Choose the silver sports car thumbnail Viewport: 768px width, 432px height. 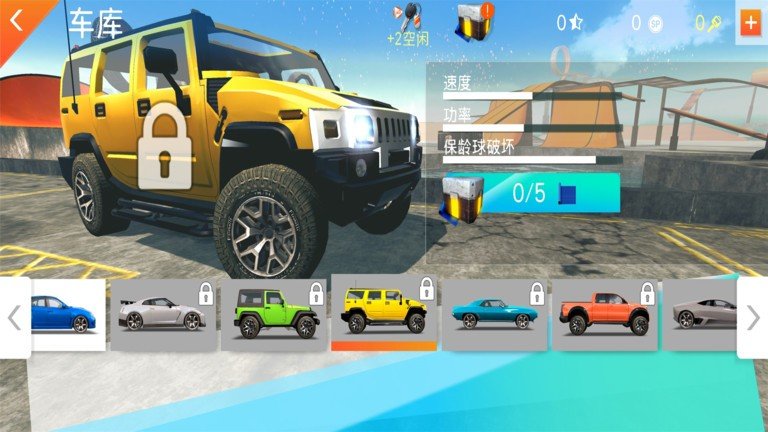162,315
